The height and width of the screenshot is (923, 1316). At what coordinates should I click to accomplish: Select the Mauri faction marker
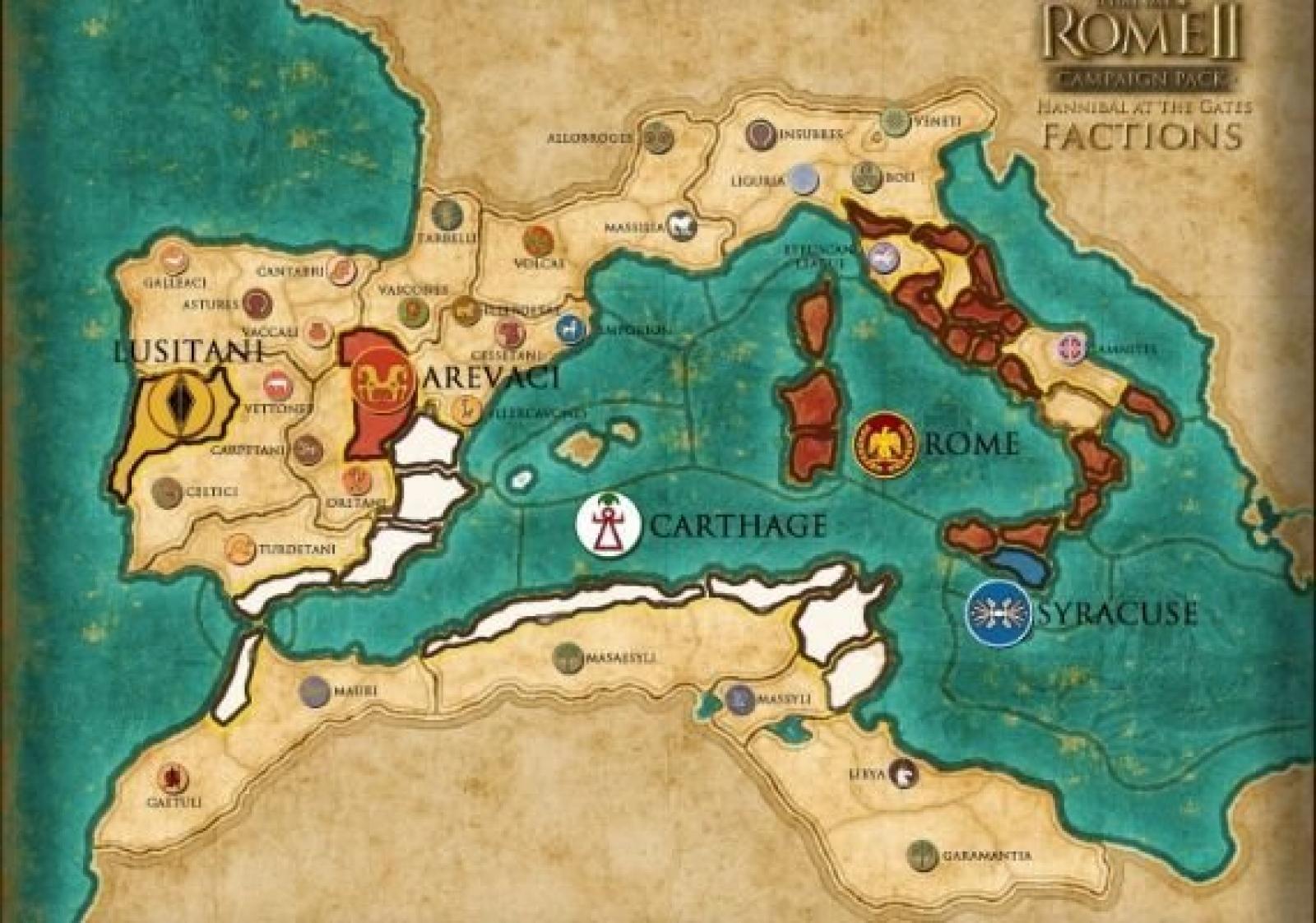click(x=315, y=692)
